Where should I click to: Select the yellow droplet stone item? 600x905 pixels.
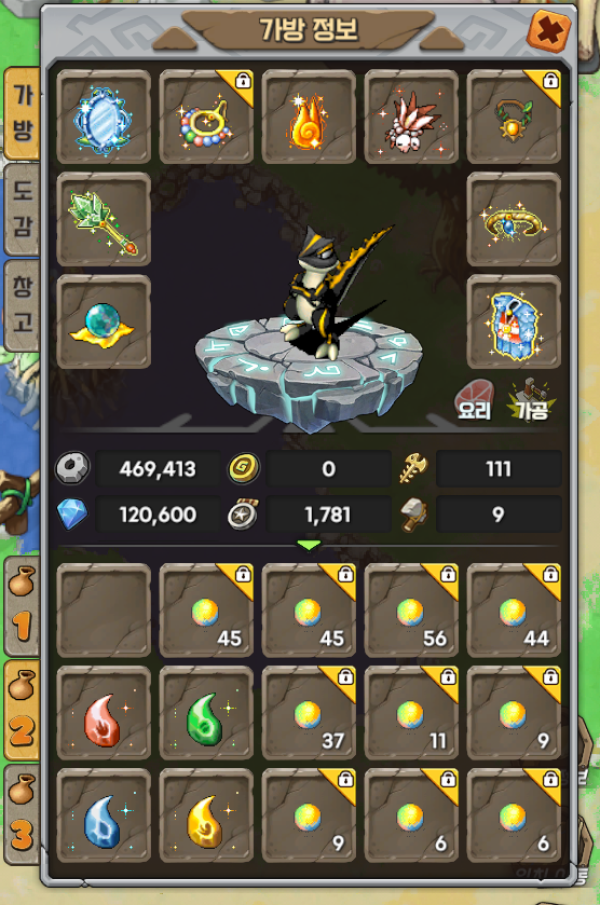207,815
